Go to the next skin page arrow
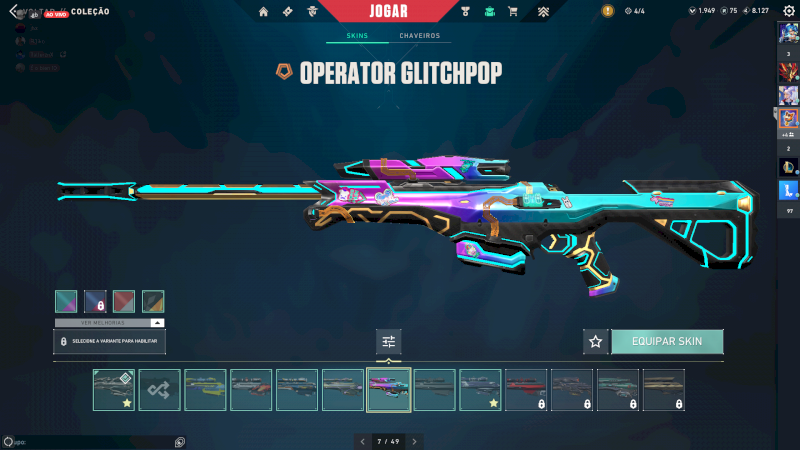This screenshot has height=450, width=800. click(x=414, y=441)
